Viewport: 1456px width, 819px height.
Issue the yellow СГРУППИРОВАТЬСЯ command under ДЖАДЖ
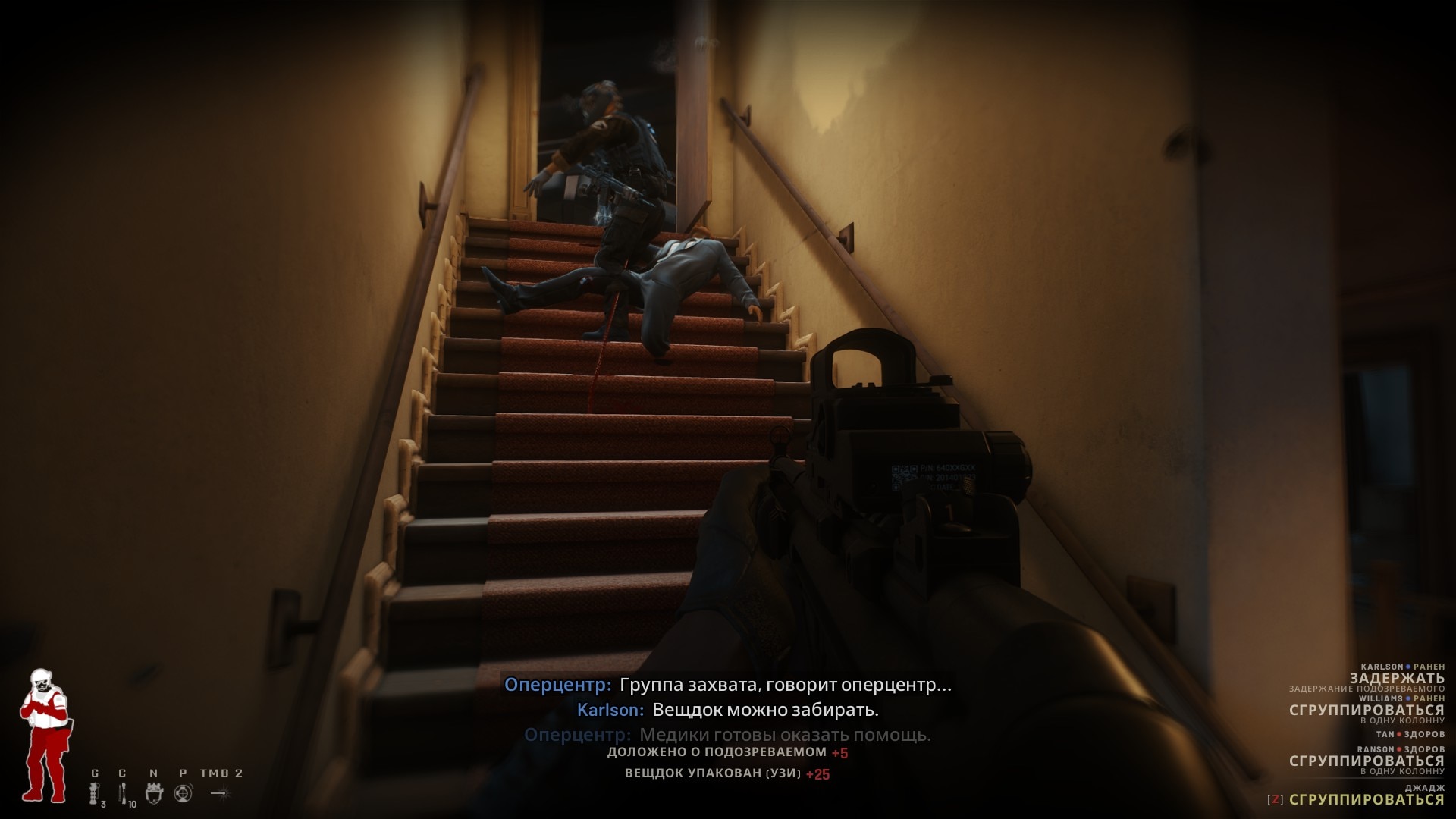pyautogui.click(x=1366, y=799)
